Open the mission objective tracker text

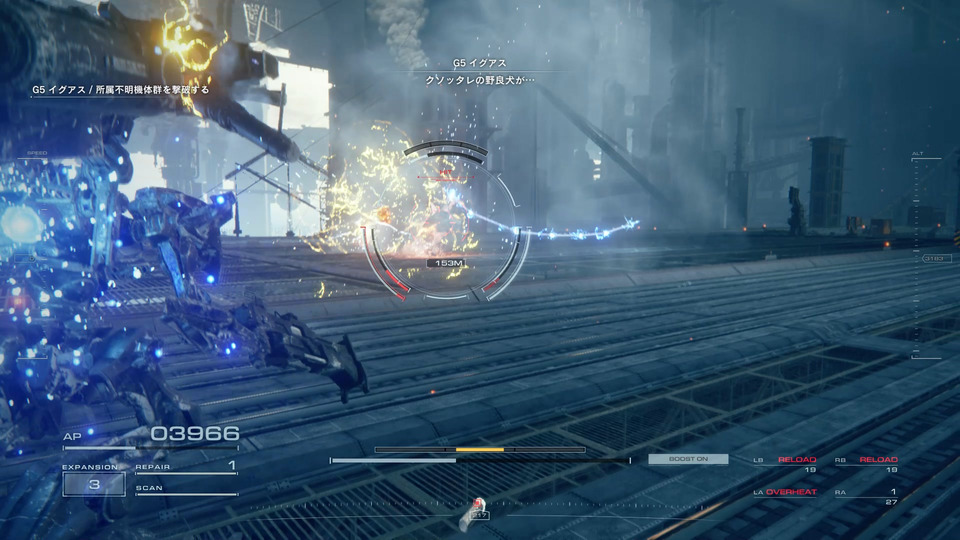click(121, 90)
